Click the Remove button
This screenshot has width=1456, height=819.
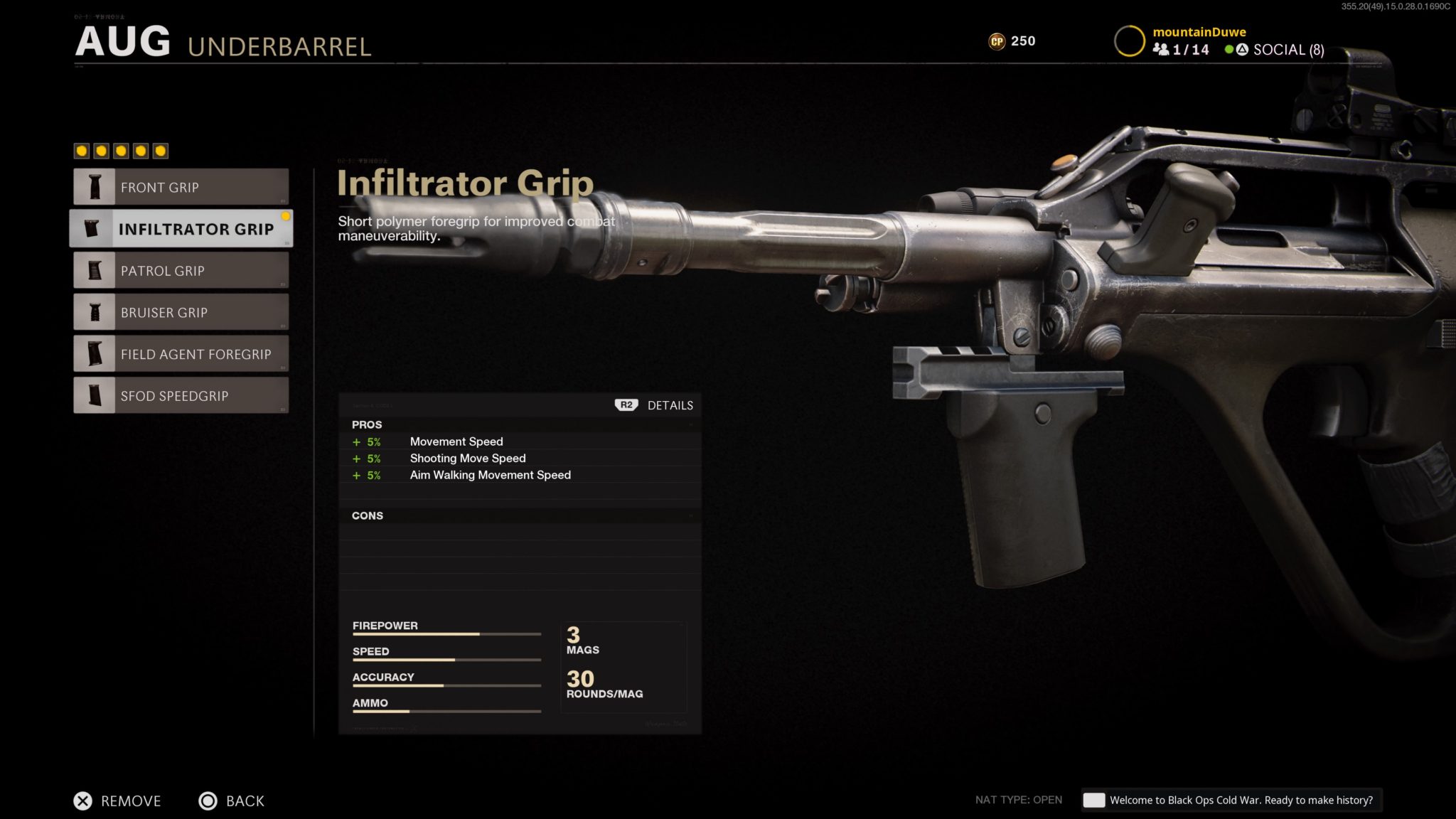click(117, 801)
